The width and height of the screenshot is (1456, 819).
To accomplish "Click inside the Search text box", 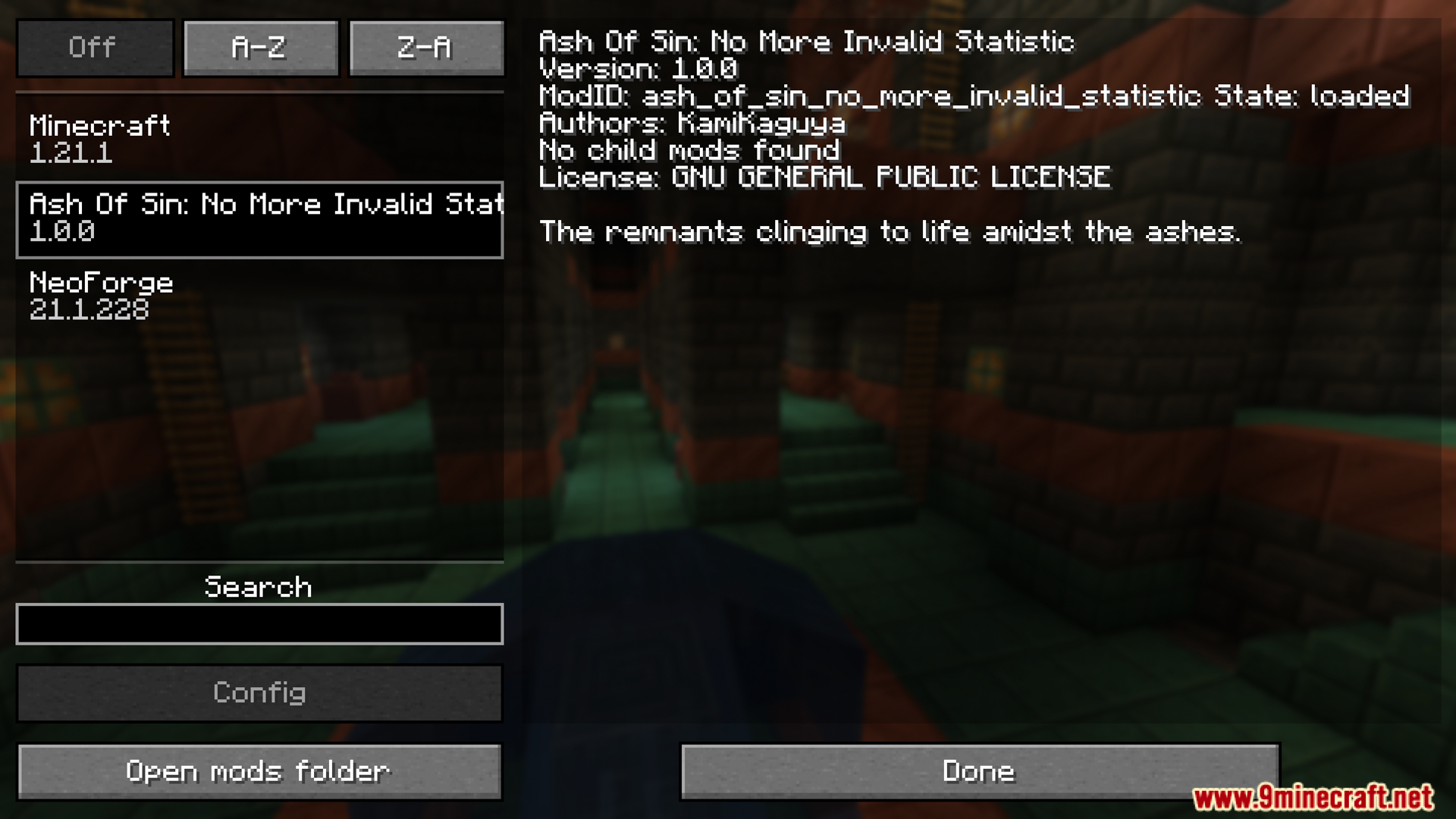I will pyautogui.click(x=259, y=624).
